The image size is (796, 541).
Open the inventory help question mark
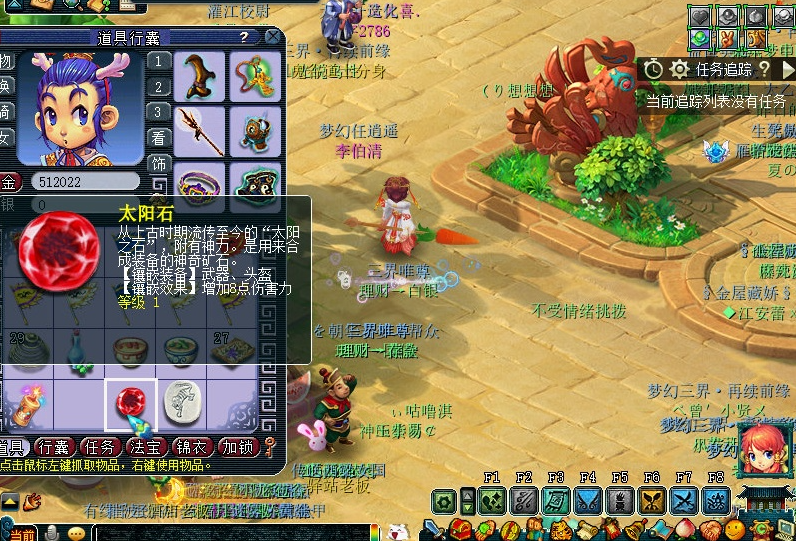point(243,37)
